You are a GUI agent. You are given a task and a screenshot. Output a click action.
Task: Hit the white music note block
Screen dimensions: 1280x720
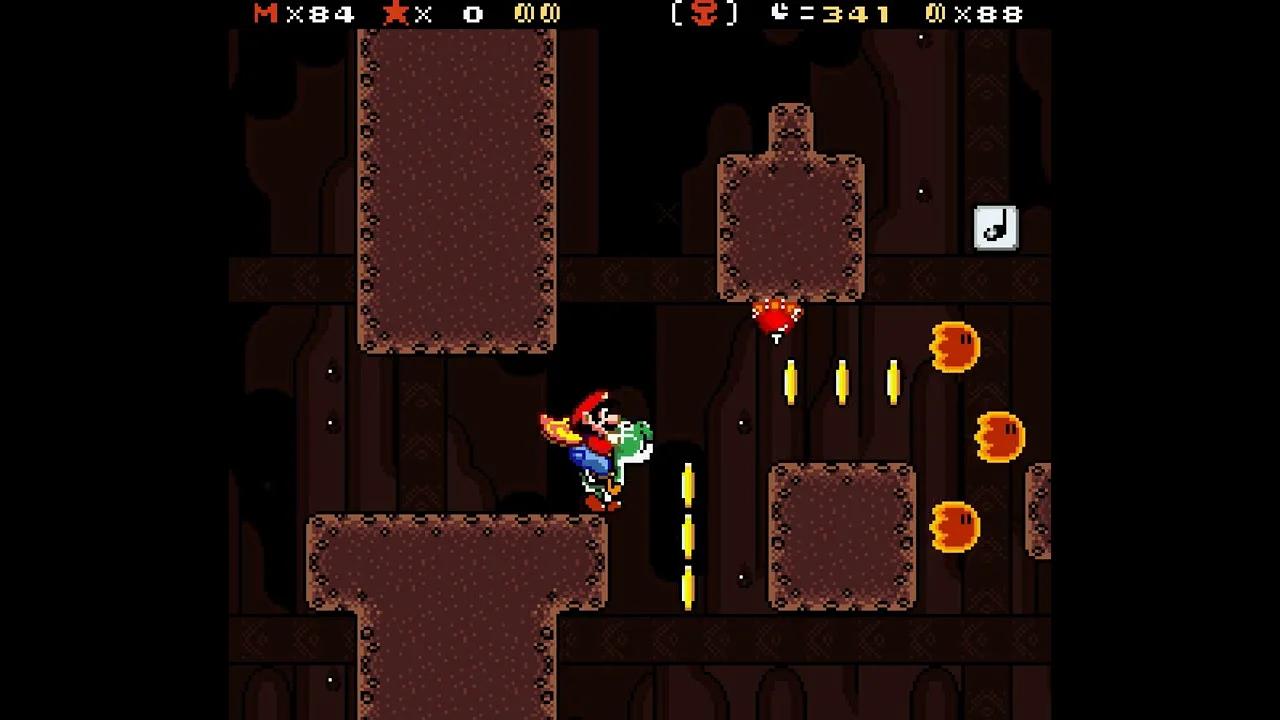click(996, 227)
